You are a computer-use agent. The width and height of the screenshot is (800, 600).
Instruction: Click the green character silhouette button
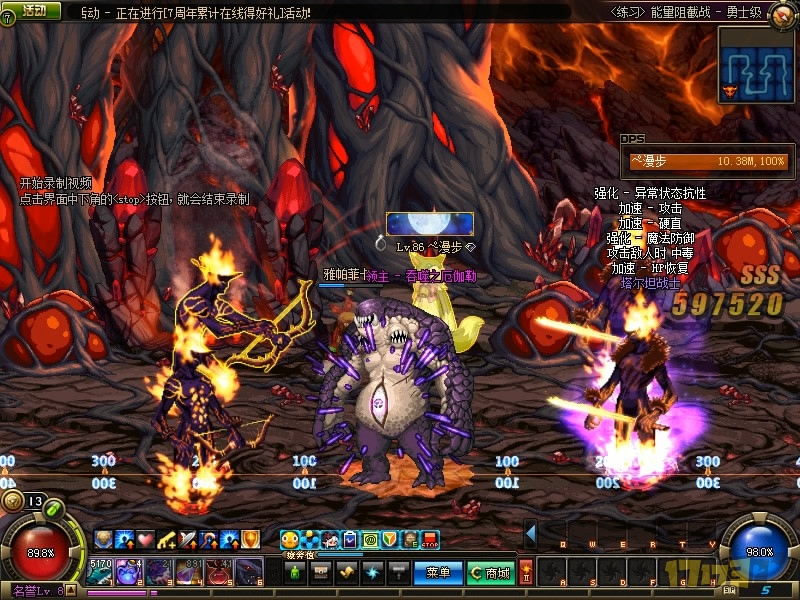295,573
